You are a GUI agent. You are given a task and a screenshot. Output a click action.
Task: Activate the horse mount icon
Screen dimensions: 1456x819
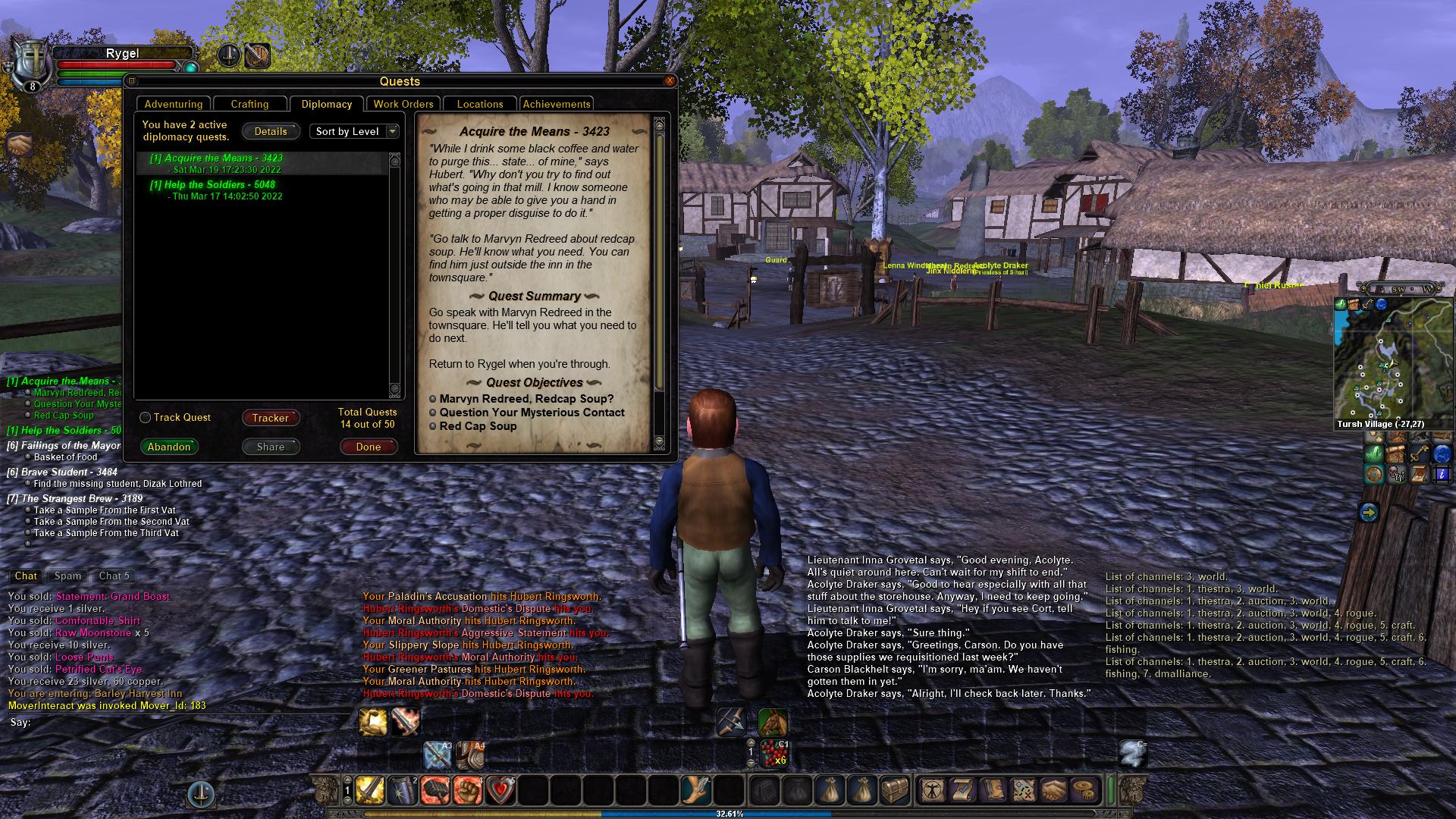772,721
